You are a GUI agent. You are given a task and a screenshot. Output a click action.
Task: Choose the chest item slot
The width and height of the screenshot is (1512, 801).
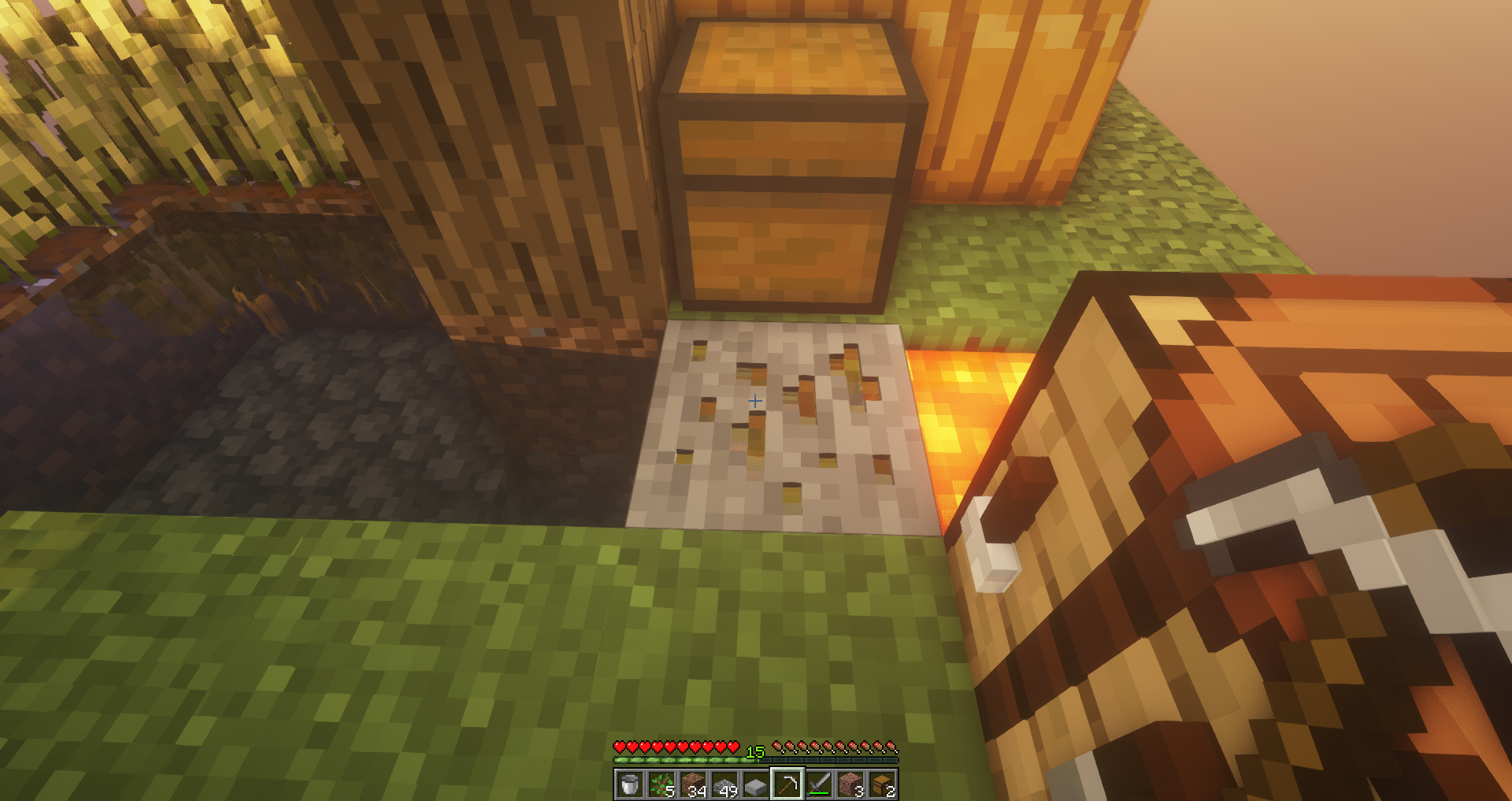[882, 784]
